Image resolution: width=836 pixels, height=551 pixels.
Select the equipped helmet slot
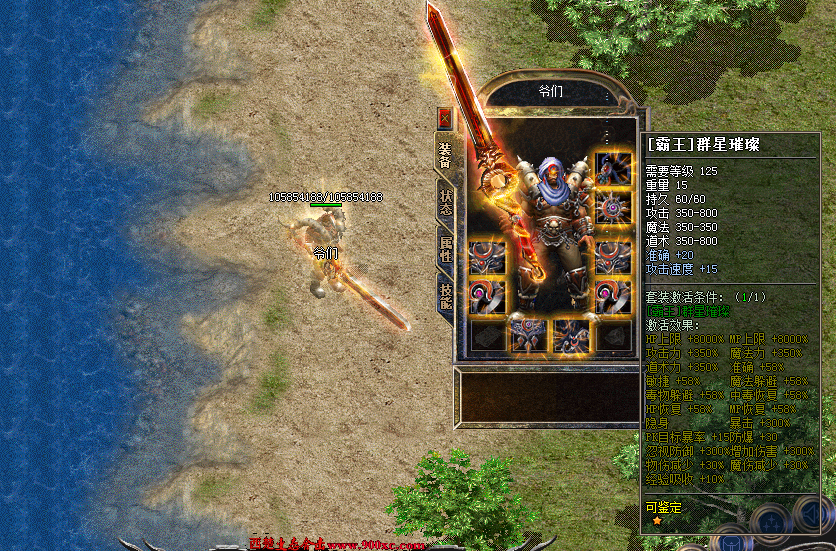click(613, 166)
